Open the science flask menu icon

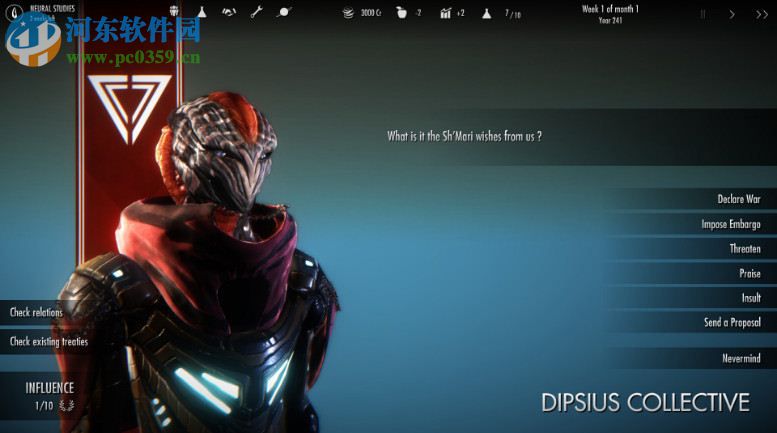pyautogui.click(x=201, y=13)
